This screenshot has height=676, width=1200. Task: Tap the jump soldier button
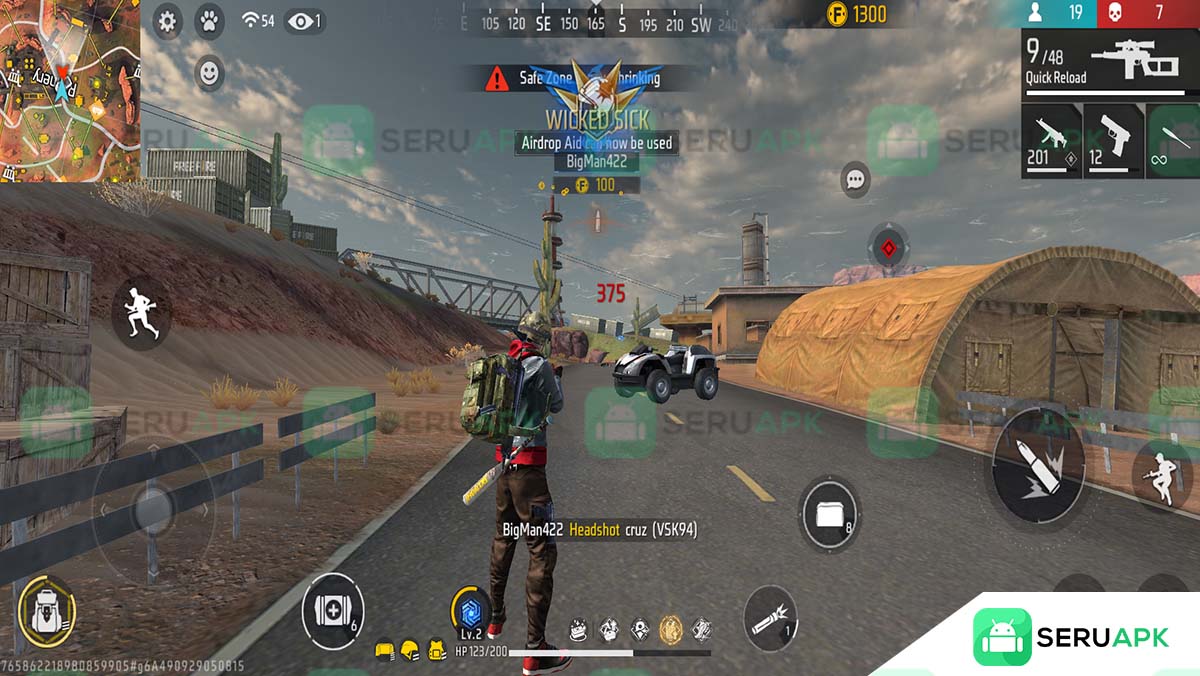1162,477
